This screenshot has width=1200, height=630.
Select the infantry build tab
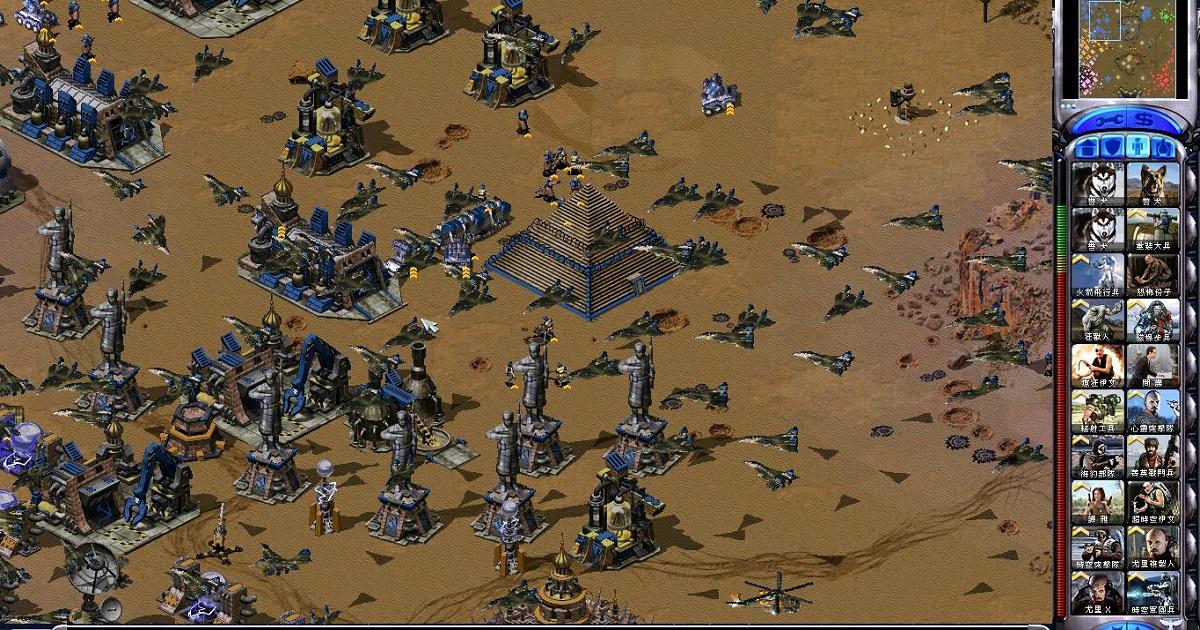[1137, 148]
